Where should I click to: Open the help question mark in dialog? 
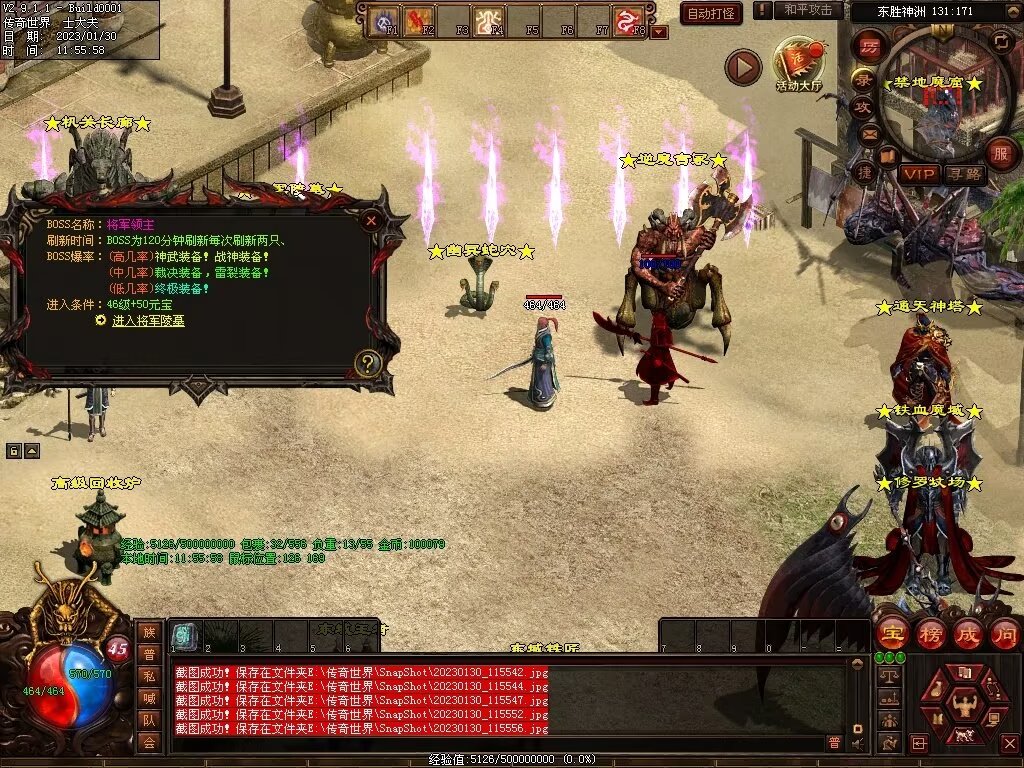click(368, 363)
